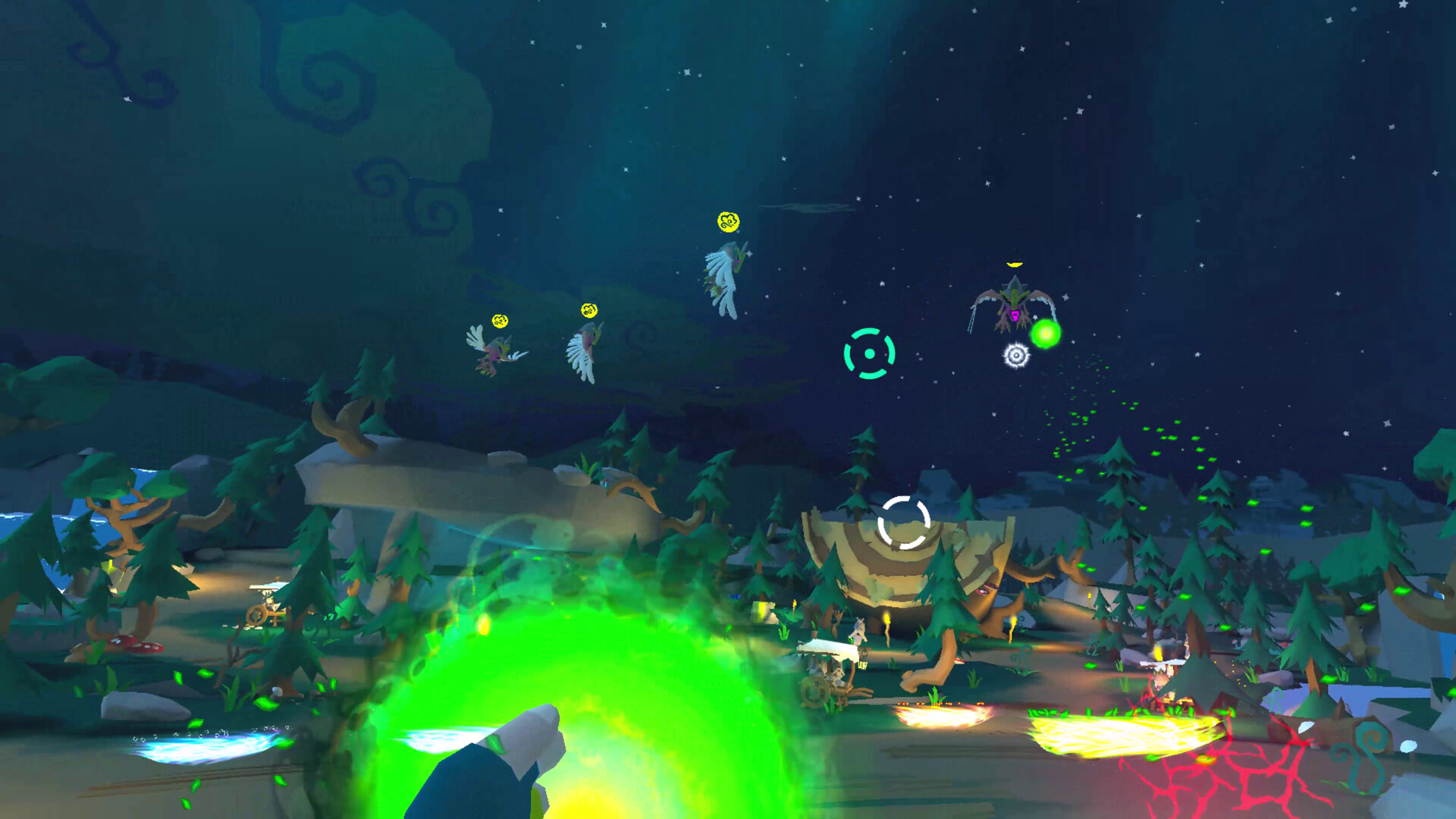This screenshot has width=1456, height=819.
Task: Select the wind icon above the leftmost flying bird
Action: (500, 319)
